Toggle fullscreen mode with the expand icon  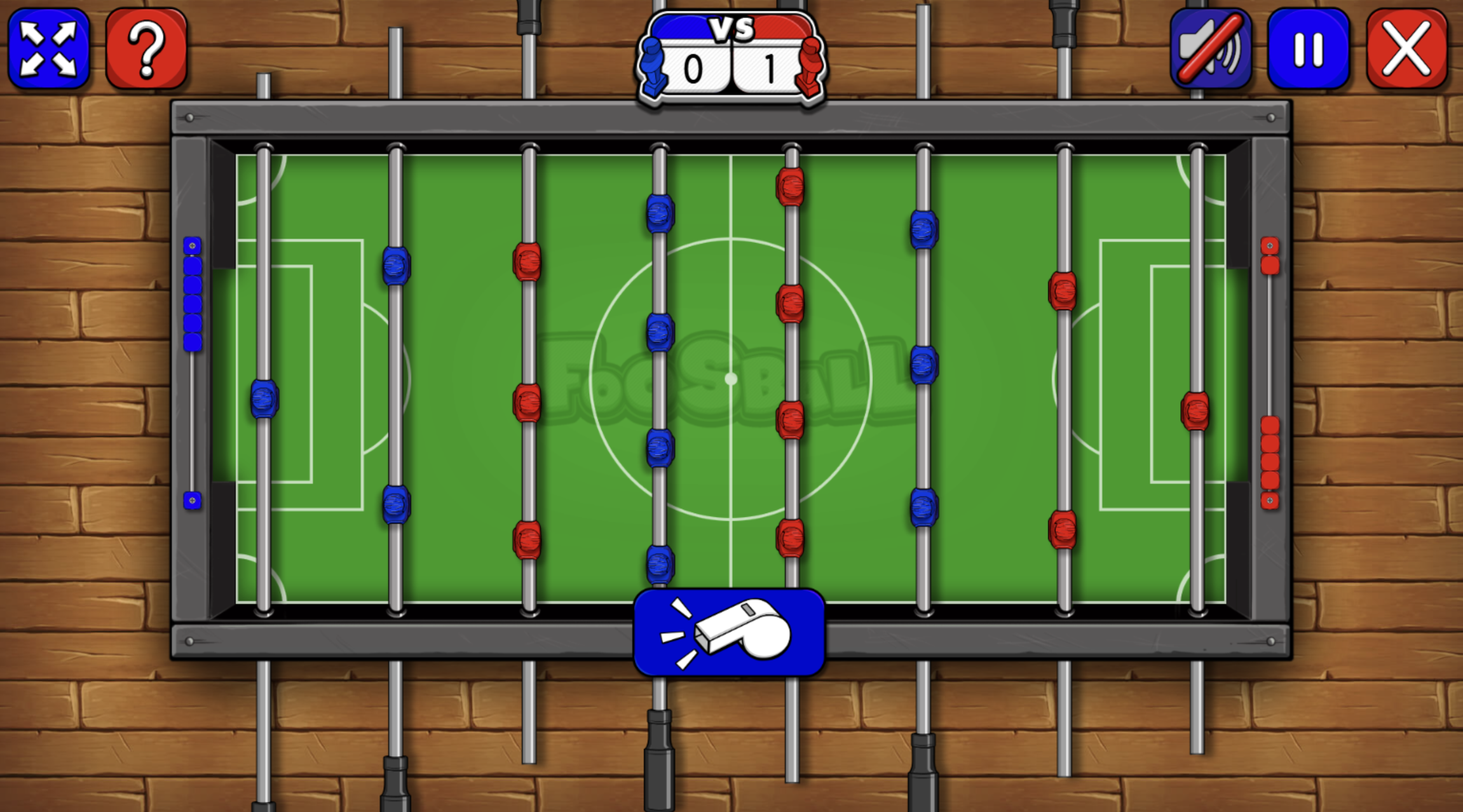(x=48, y=50)
